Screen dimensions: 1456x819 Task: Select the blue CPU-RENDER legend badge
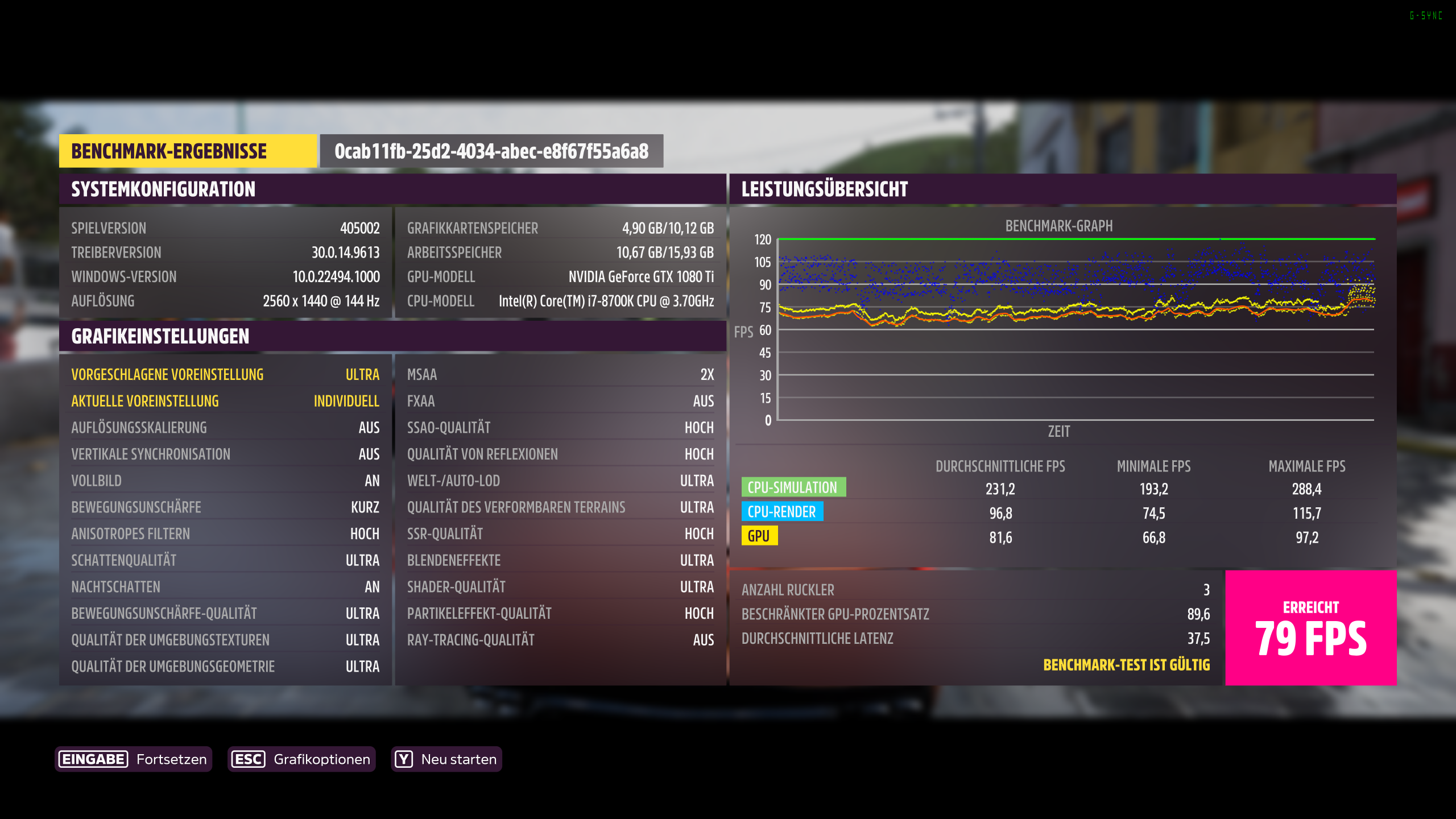(781, 511)
